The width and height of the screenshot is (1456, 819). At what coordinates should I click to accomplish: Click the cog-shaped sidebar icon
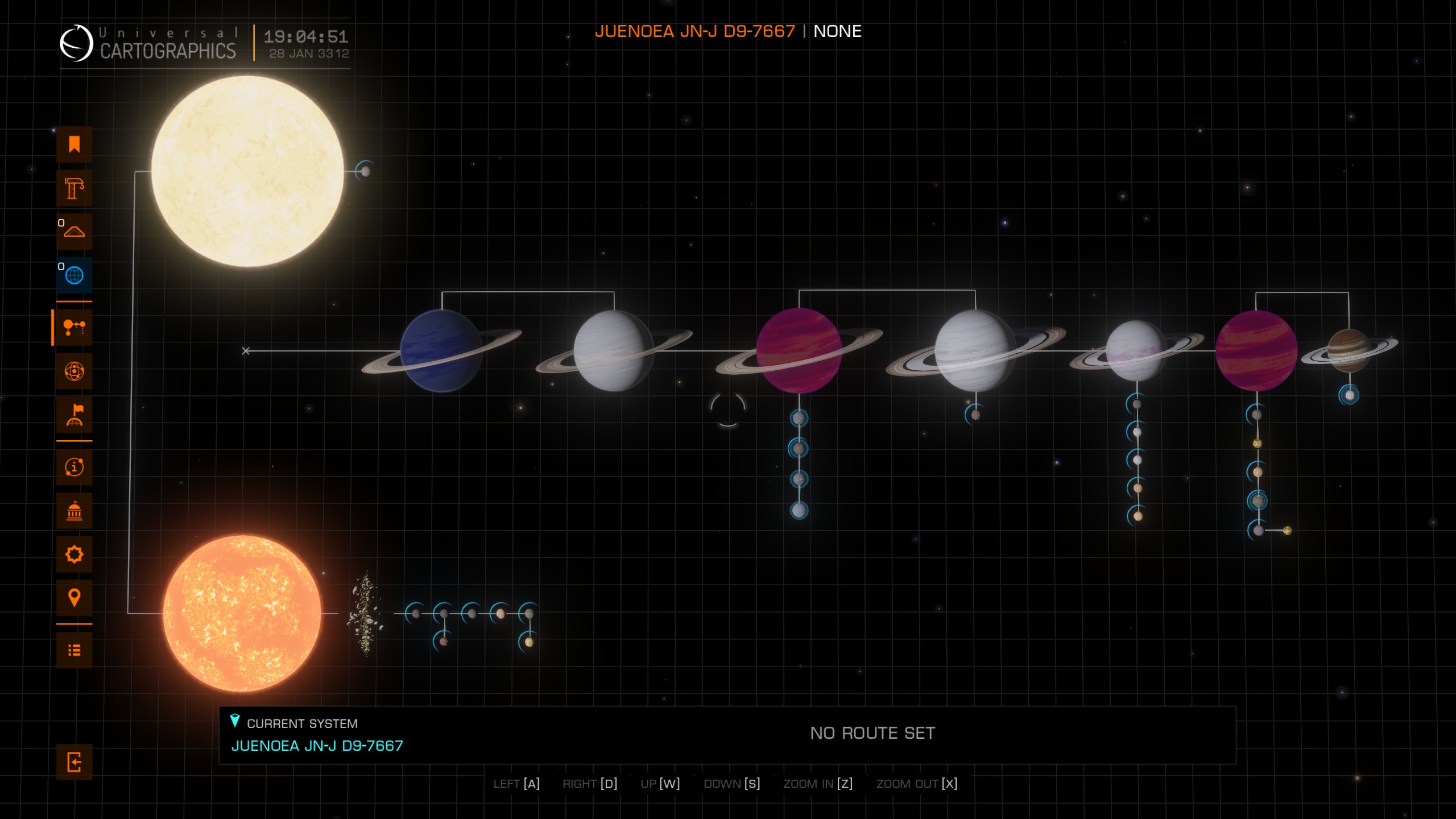74,554
